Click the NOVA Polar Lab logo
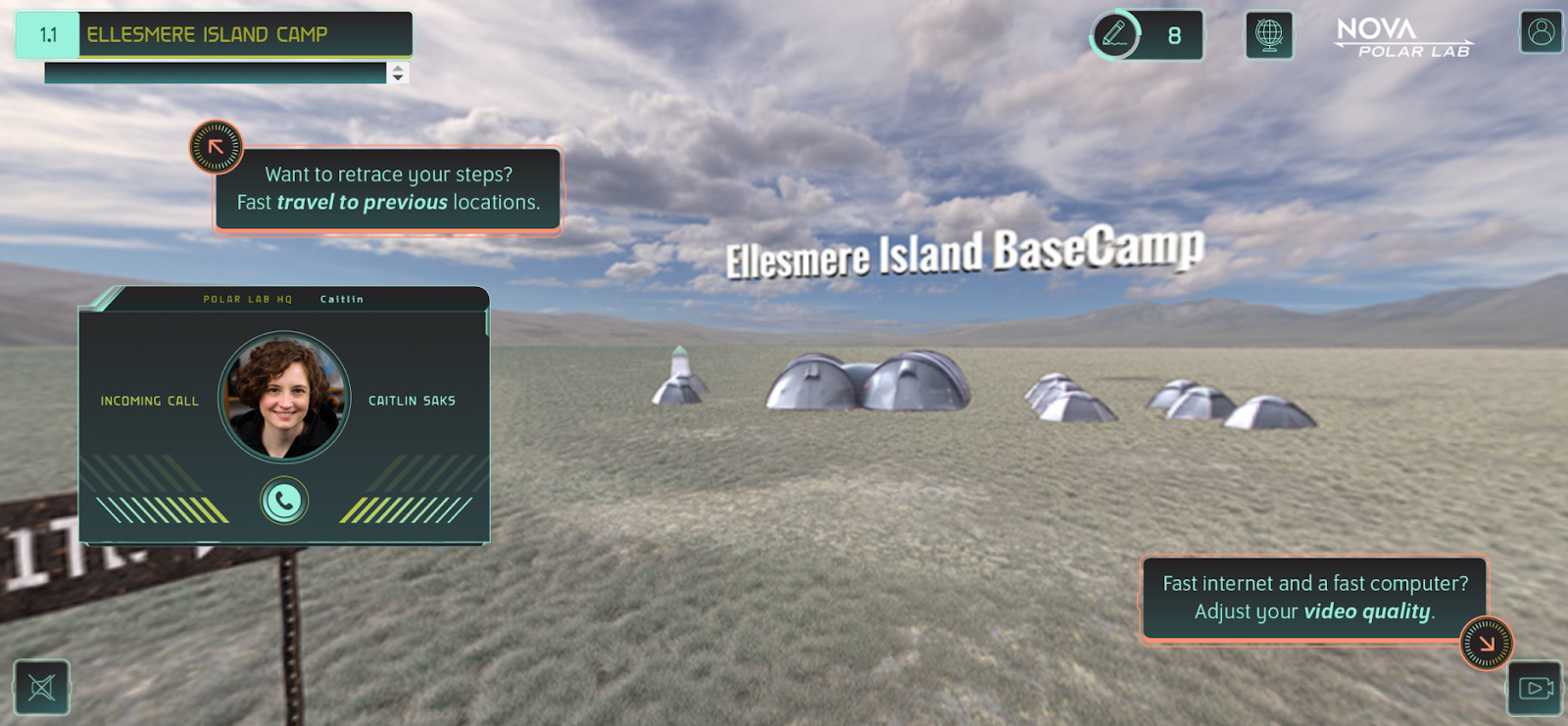 pyautogui.click(x=1403, y=37)
